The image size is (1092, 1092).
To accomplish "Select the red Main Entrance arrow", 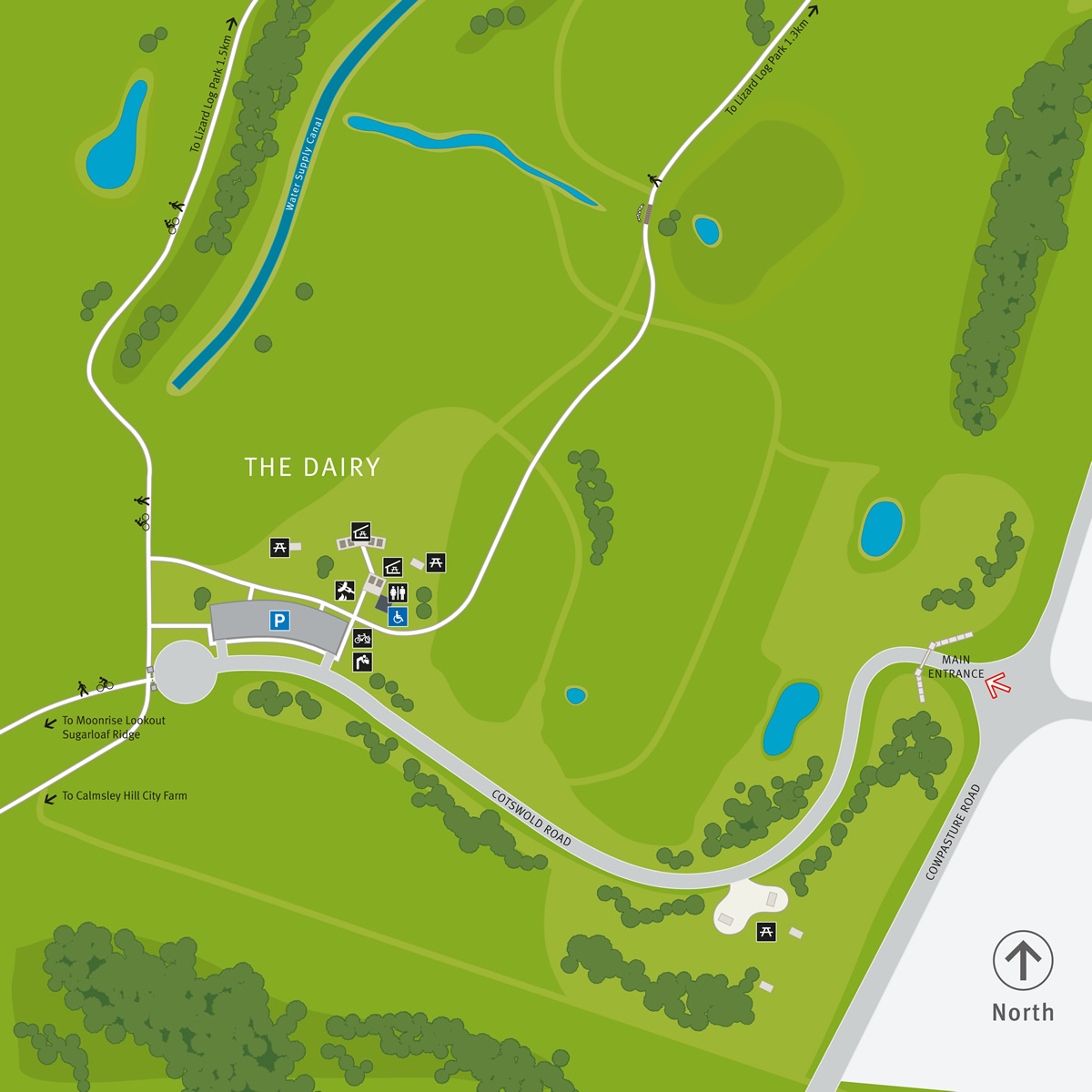I will 998,684.
